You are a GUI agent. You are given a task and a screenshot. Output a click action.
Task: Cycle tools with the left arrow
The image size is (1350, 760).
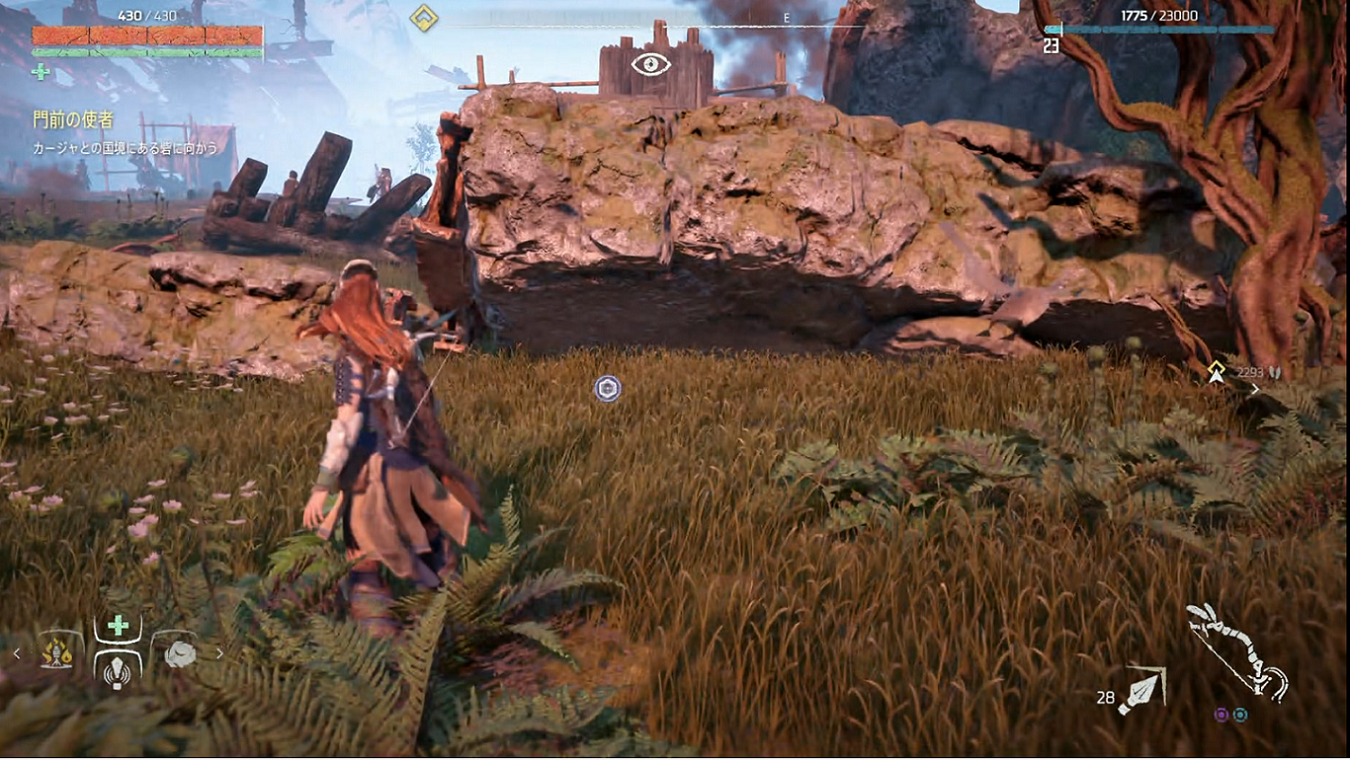16,654
